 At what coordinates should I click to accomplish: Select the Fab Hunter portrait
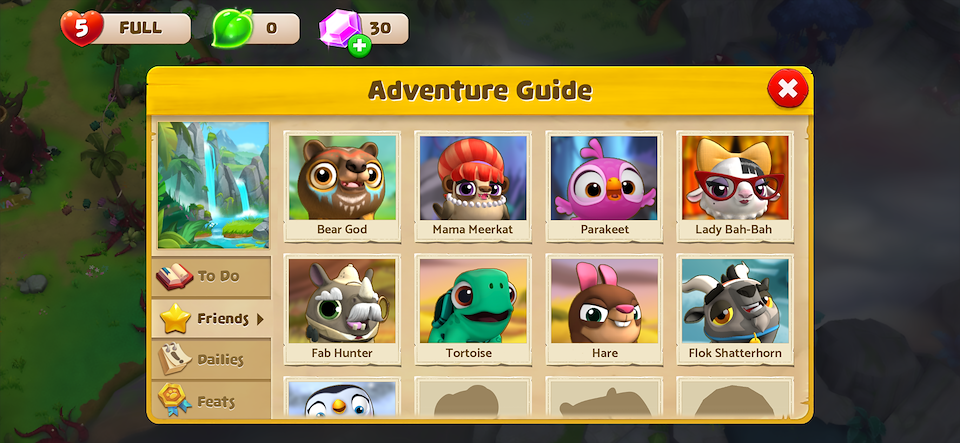click(x=342, y=310)
